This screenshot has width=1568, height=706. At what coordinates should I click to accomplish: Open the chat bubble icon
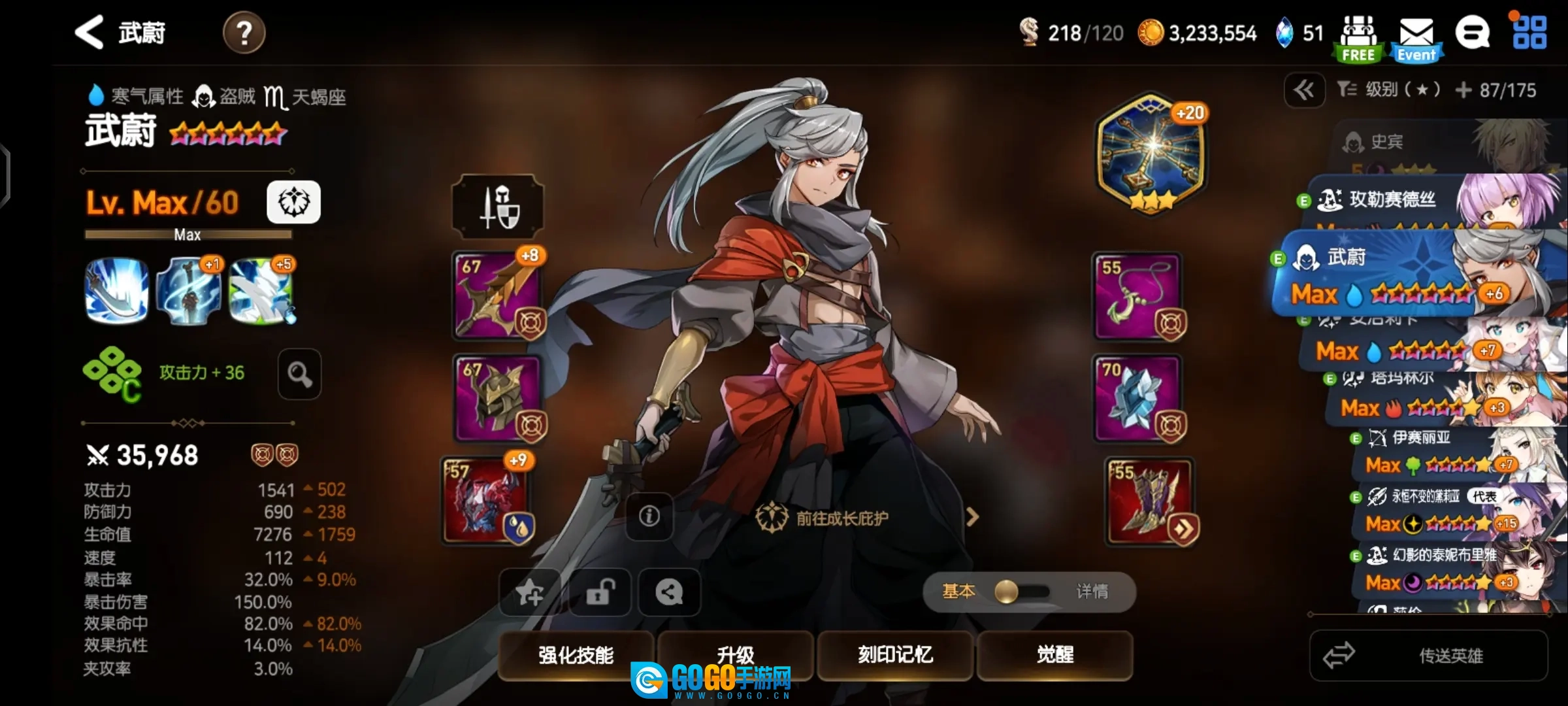pyautogui.click(x=1472, y=33)
